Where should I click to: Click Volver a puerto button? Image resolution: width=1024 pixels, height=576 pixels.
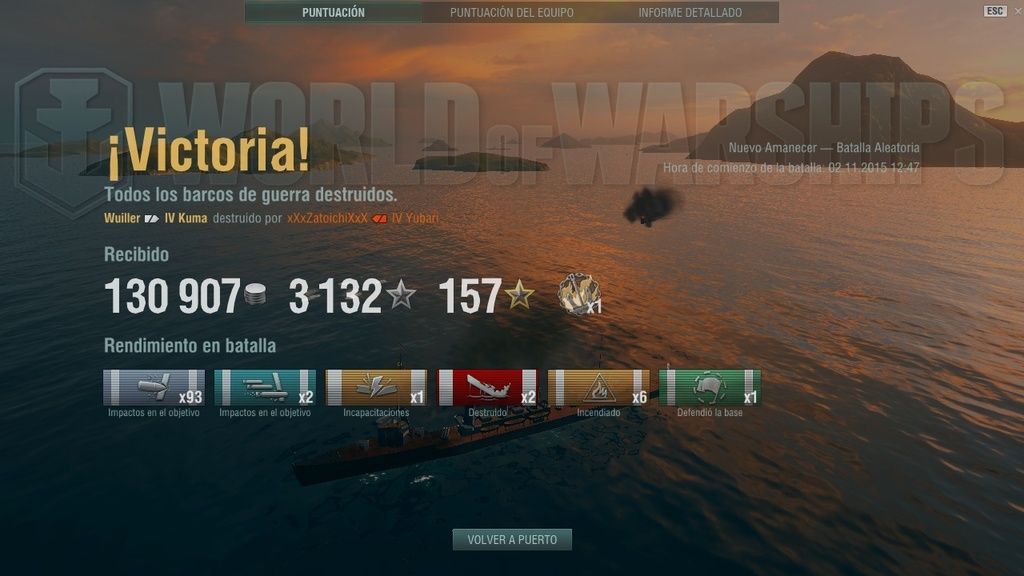[512, 540]
